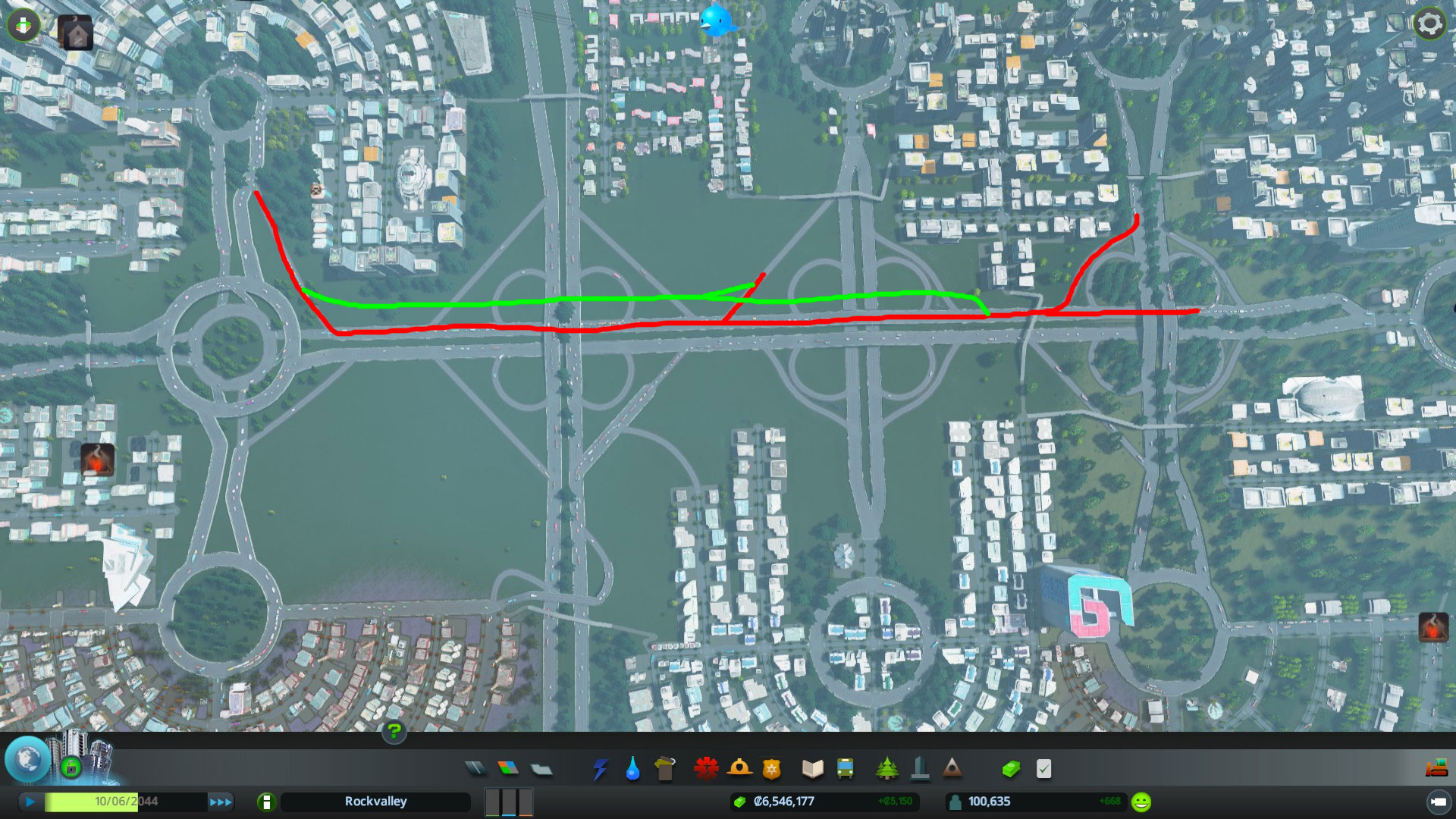
Task: Open the Public Transport menu
Action: pos(846,768)
